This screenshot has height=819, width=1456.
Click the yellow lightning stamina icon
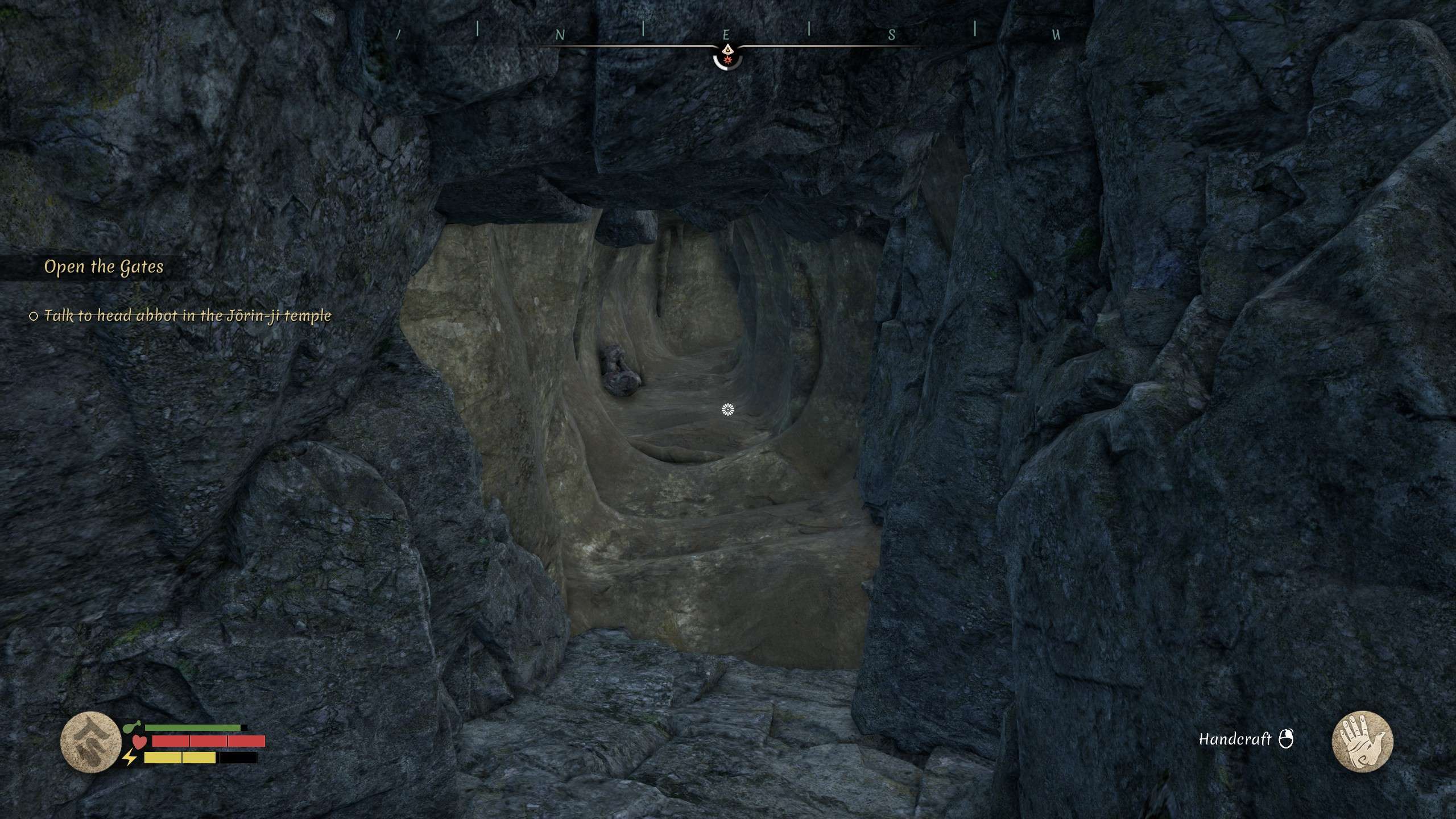129,759
